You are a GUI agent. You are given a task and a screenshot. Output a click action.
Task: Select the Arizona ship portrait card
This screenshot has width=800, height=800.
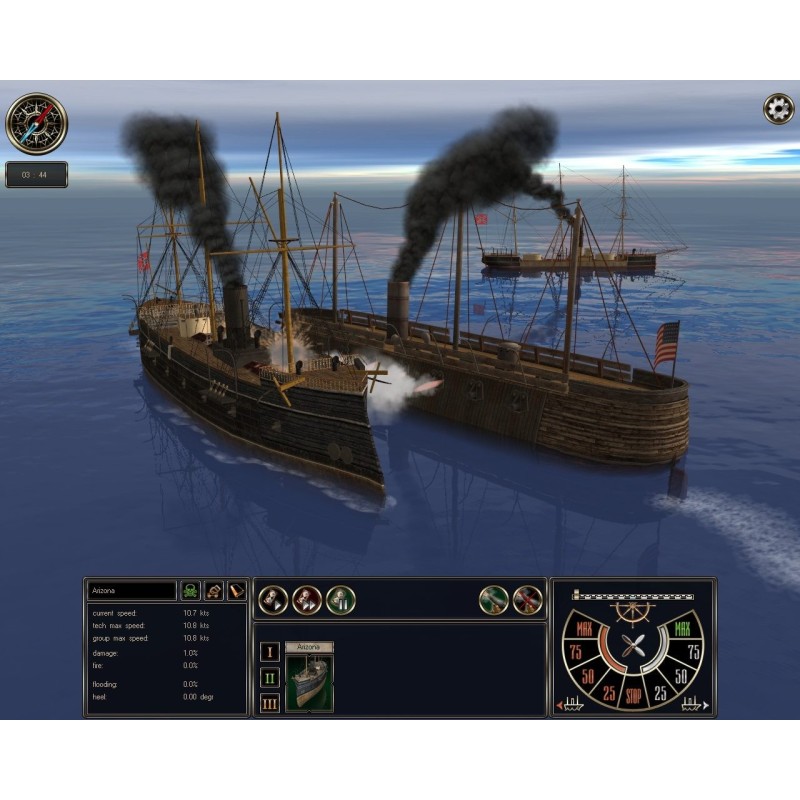309,683
